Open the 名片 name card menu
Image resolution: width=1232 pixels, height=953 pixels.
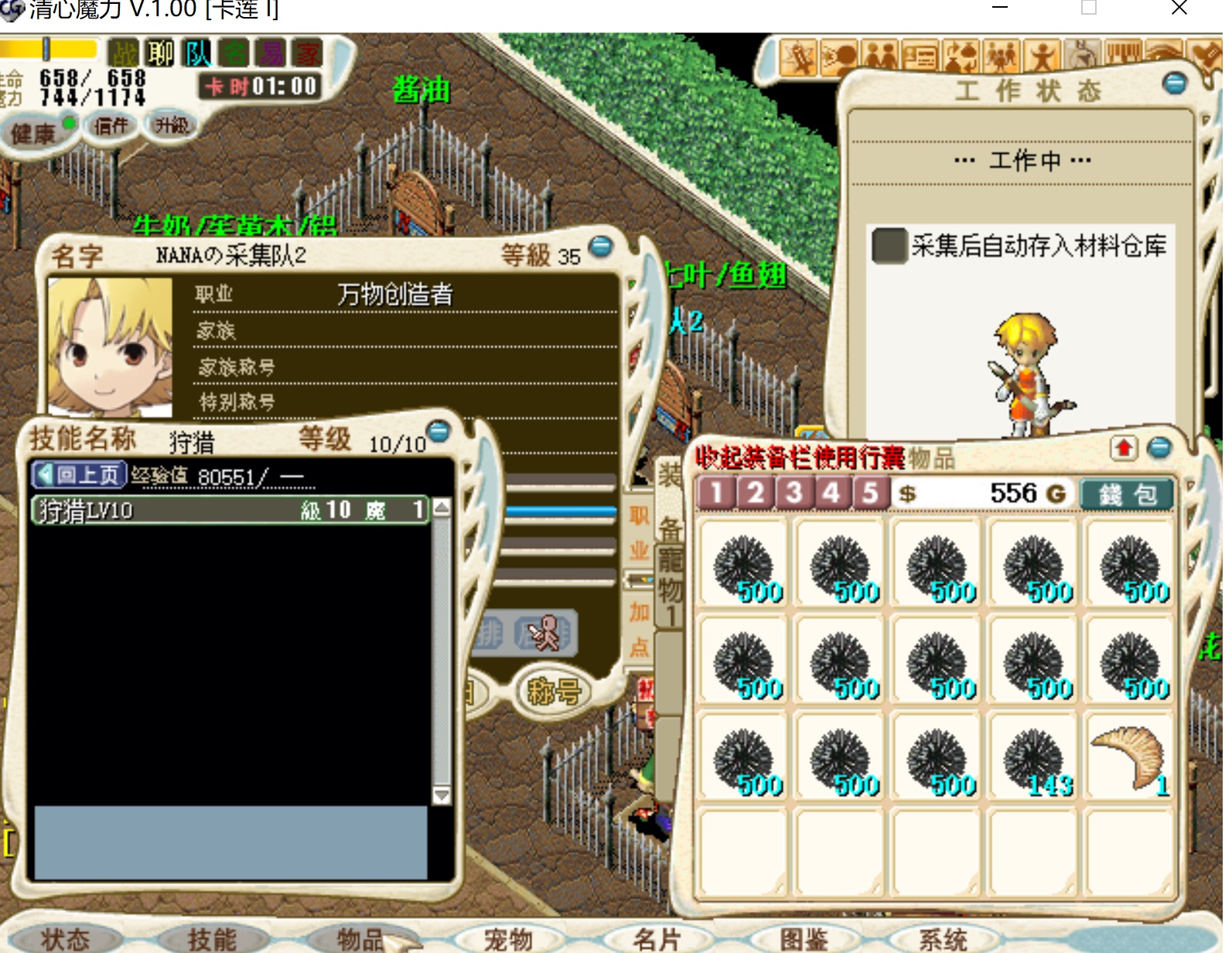tap(656, 938)
